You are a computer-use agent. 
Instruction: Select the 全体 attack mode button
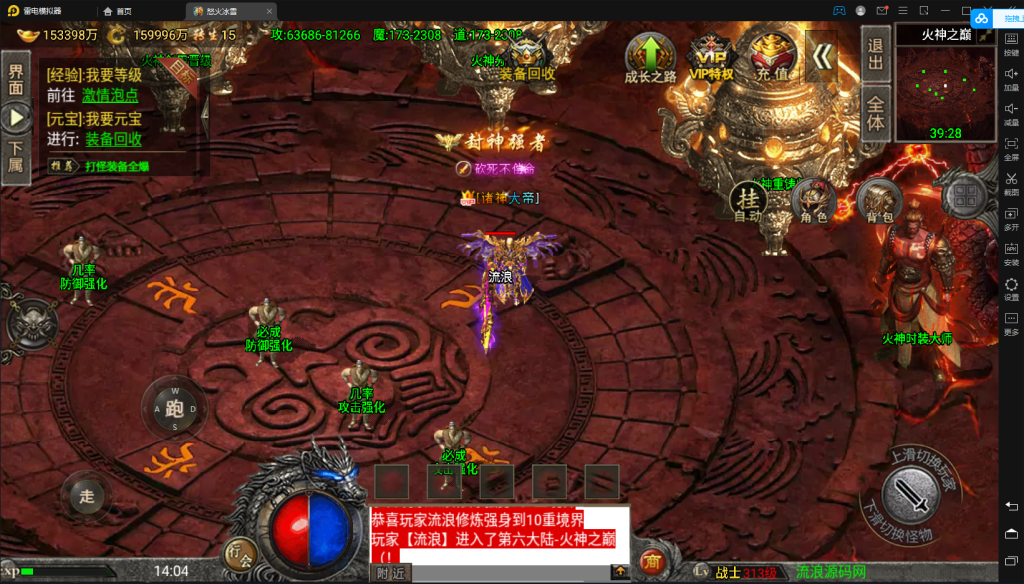876,113
